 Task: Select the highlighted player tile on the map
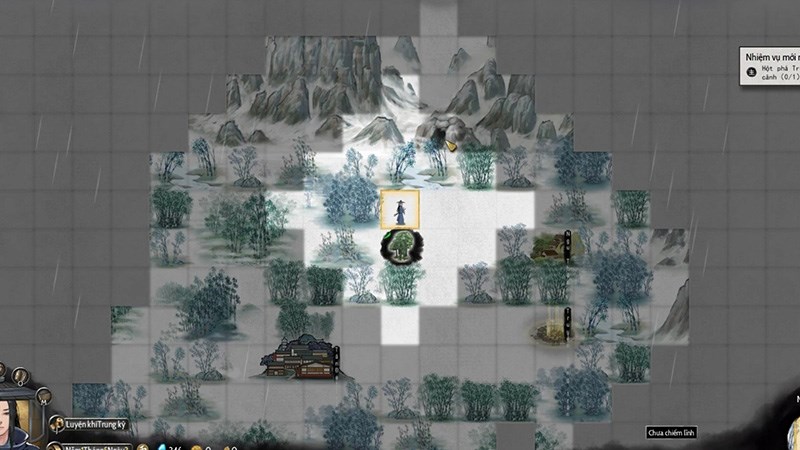(400, 208)
